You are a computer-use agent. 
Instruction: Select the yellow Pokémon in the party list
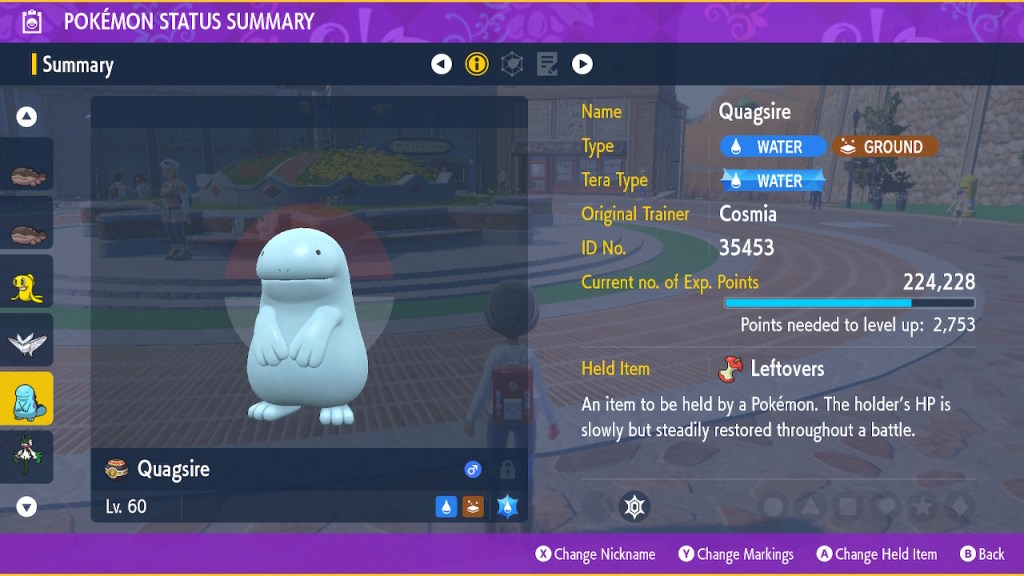tap(27, 285)
